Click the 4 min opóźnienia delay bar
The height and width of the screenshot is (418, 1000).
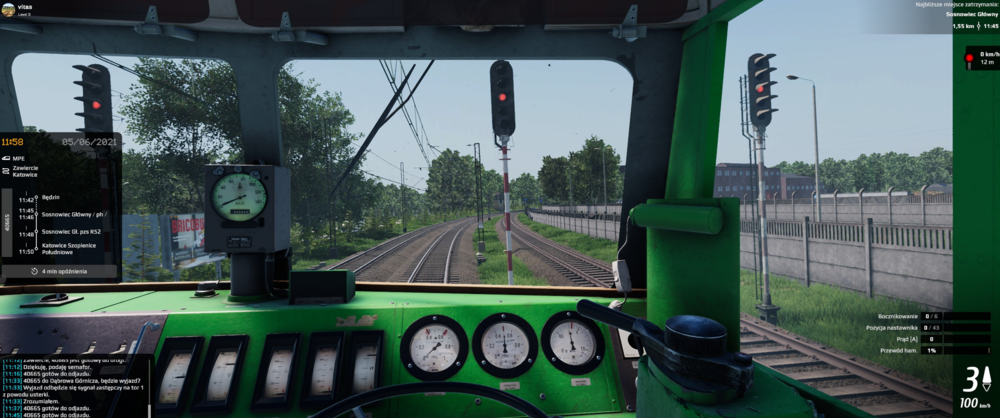pos(60,271)
